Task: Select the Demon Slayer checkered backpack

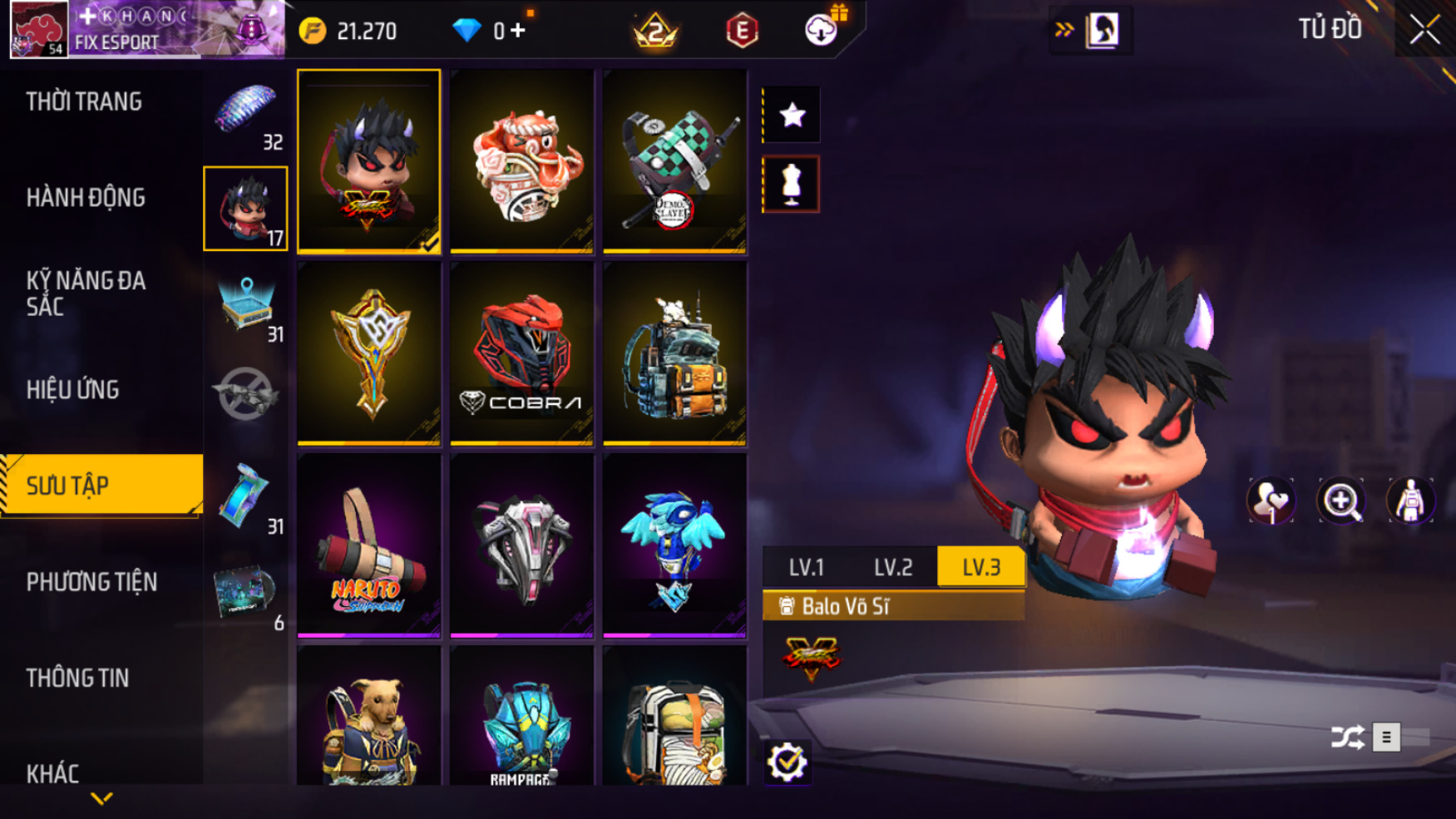Action: (x=674, y=161)
